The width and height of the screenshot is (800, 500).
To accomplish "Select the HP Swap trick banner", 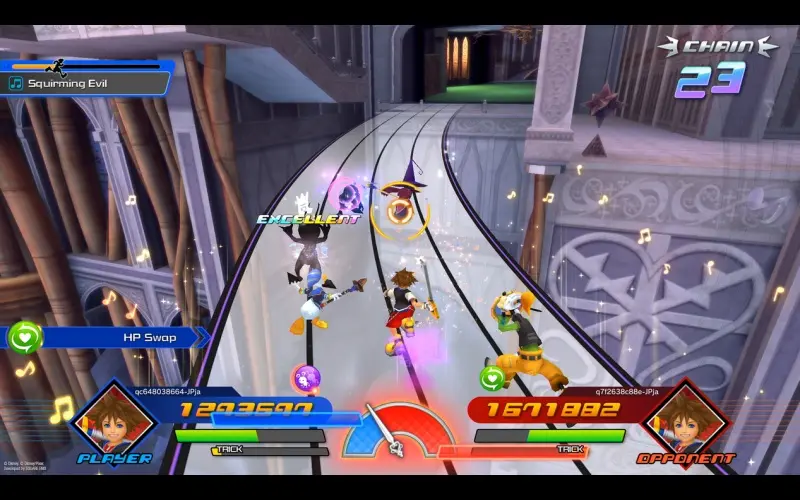I will [110, 338].
